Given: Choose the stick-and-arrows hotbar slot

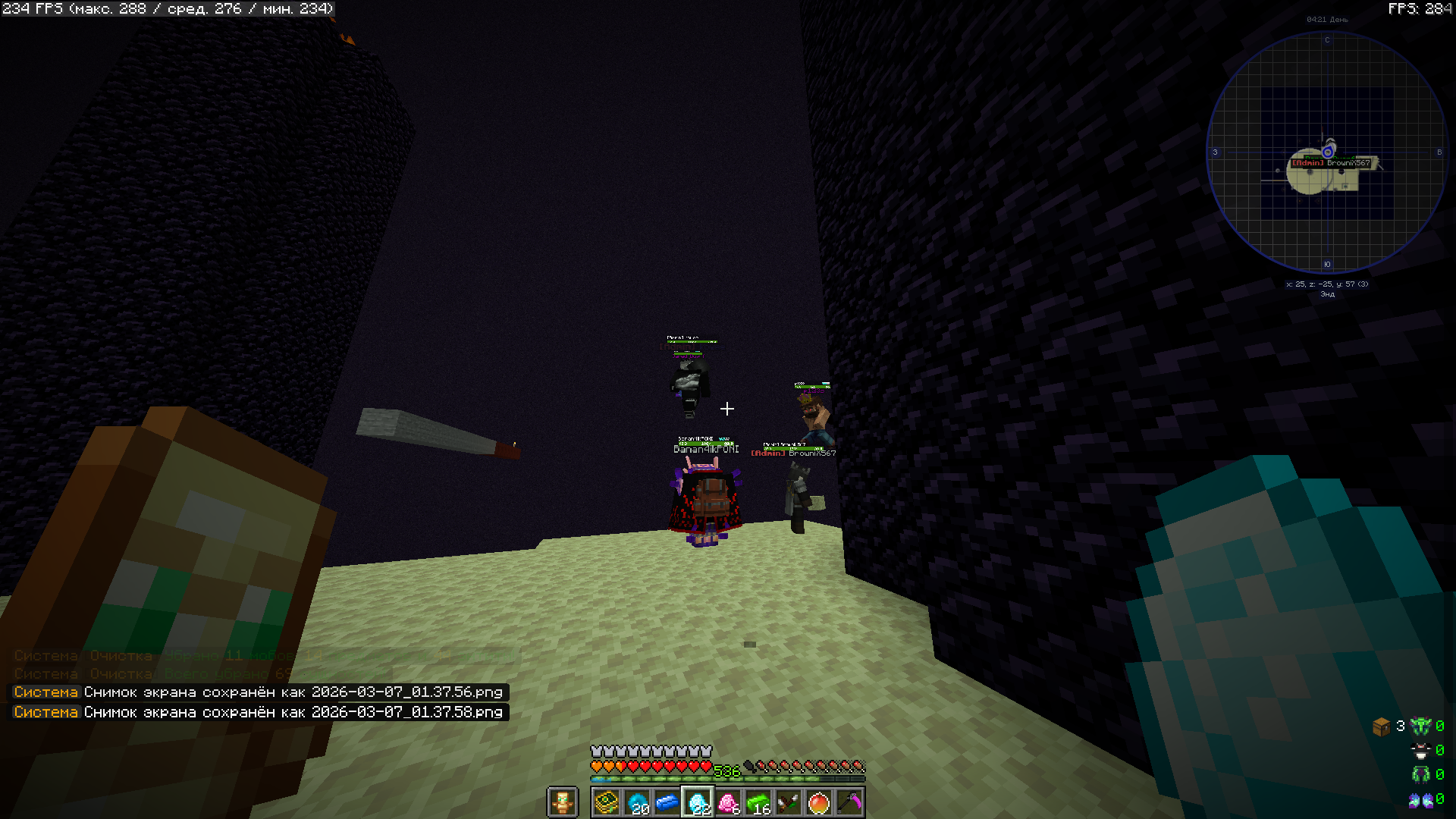Looking at the screenshot, I should click(x=789, y=802).
